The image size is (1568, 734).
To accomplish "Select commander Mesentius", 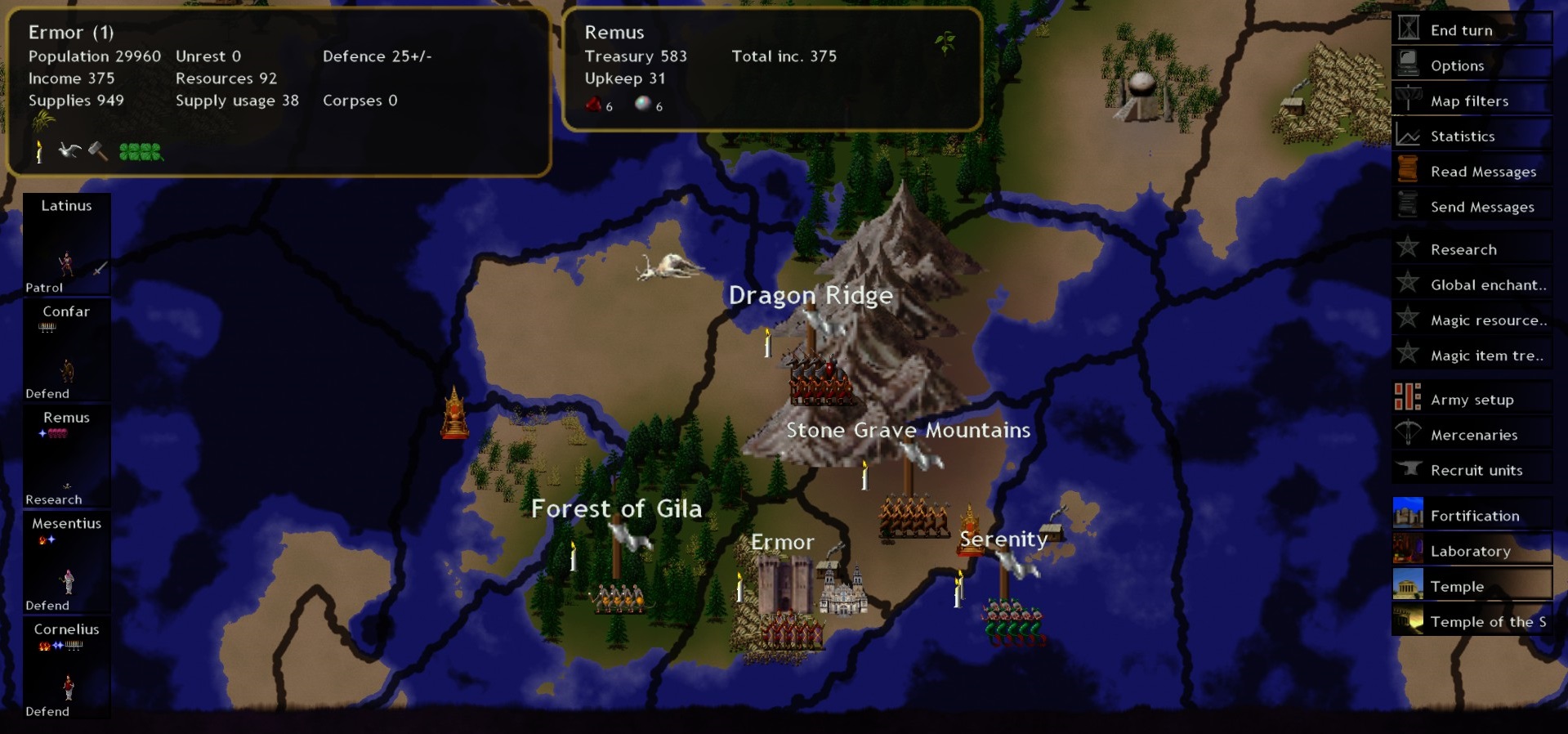I will pyautogui.click(x=66, y=562).
